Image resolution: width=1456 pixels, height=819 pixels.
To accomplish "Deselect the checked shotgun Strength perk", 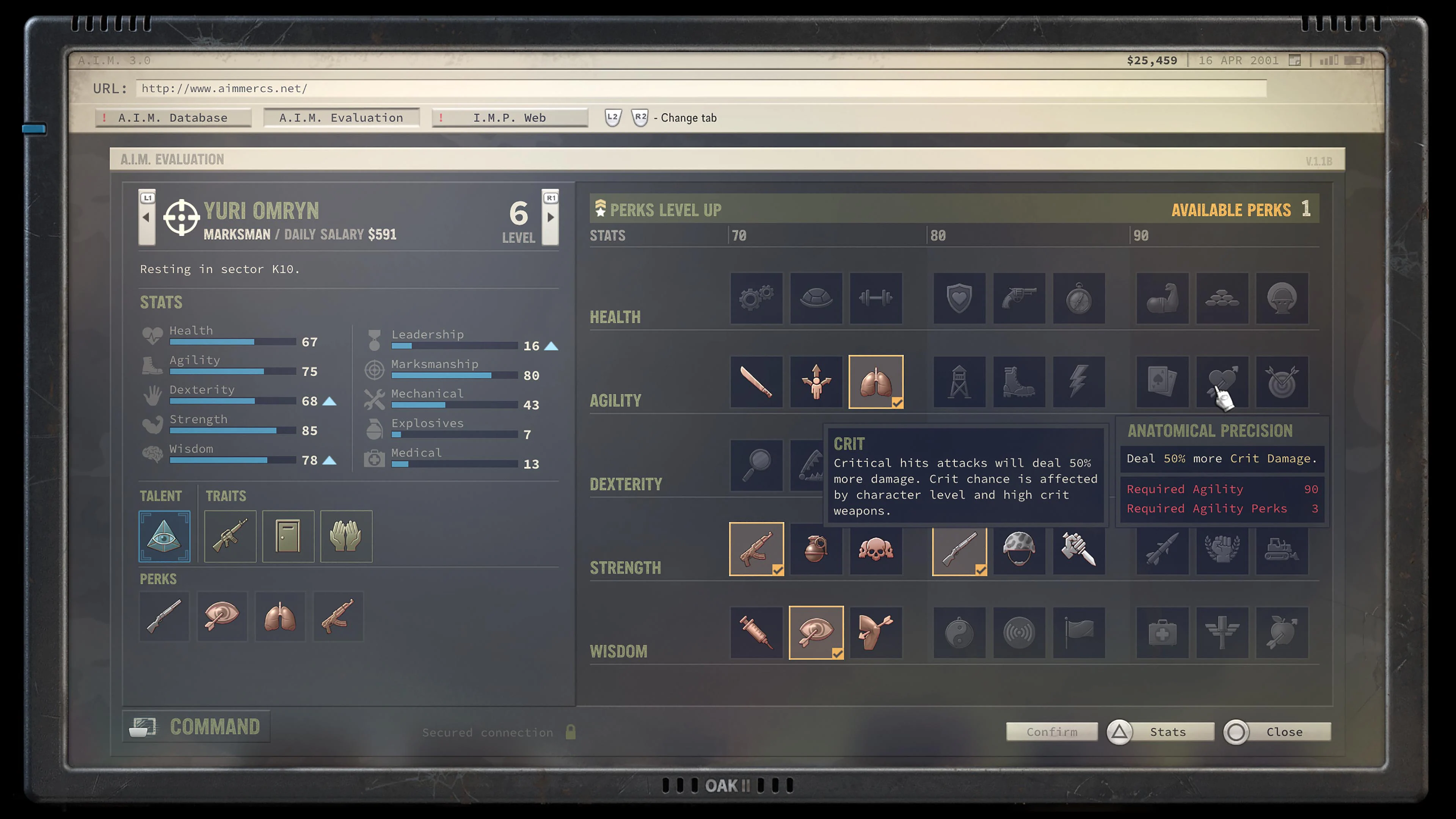I will (x=959, y=550).
